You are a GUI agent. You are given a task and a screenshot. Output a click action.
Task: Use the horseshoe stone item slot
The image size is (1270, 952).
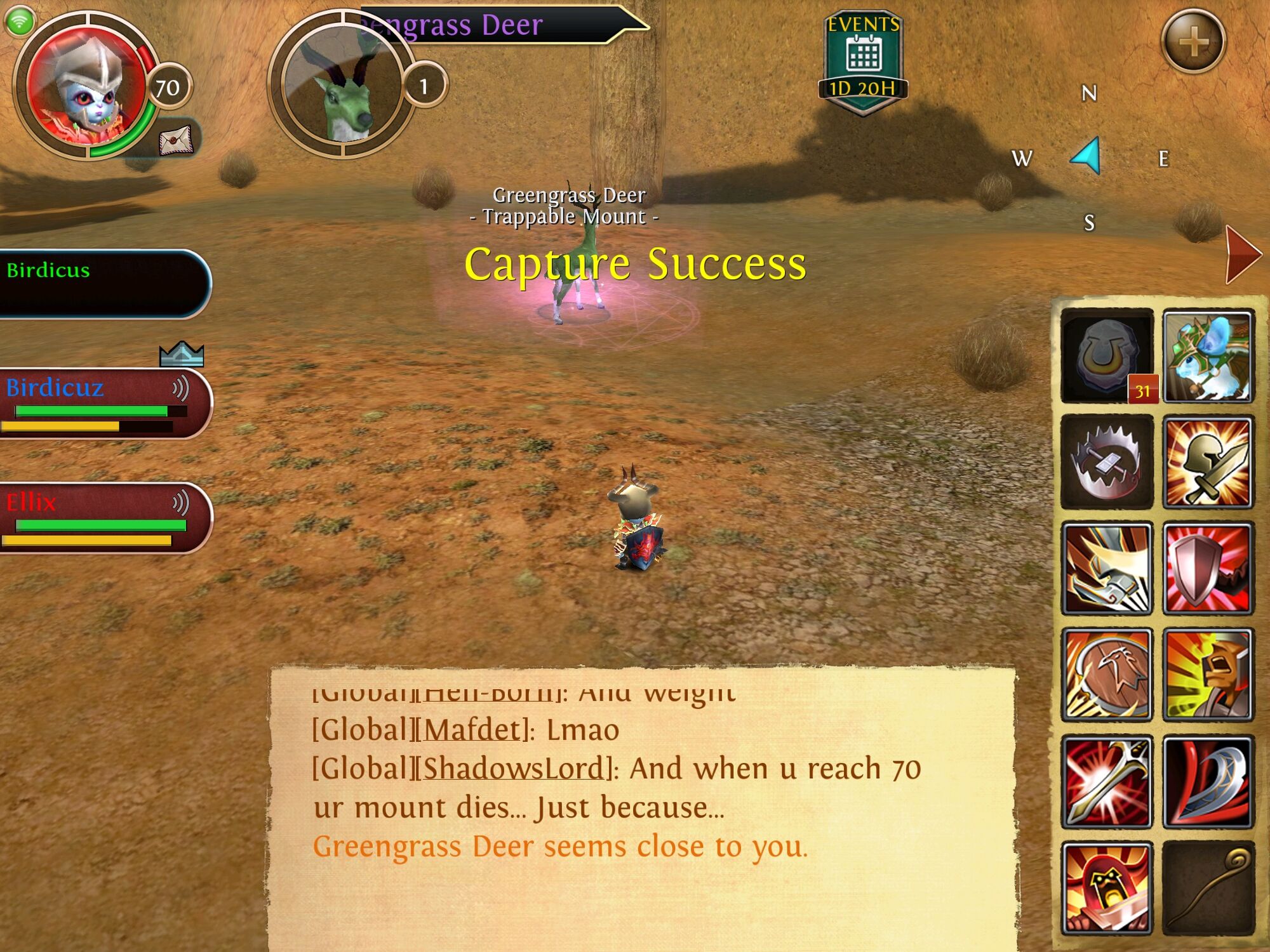point(1107,356)
